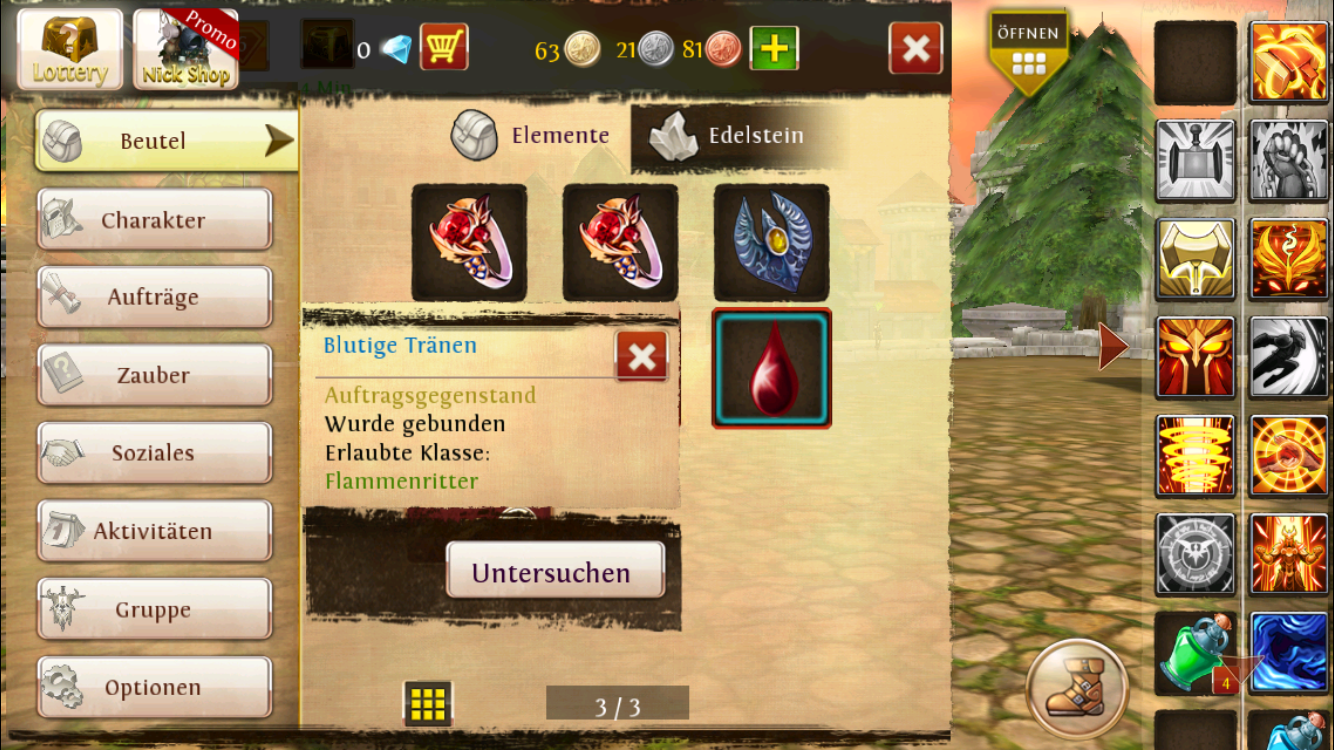
Task: Select the Blutige Tränen blood drop slot
Action: [771, 368]
